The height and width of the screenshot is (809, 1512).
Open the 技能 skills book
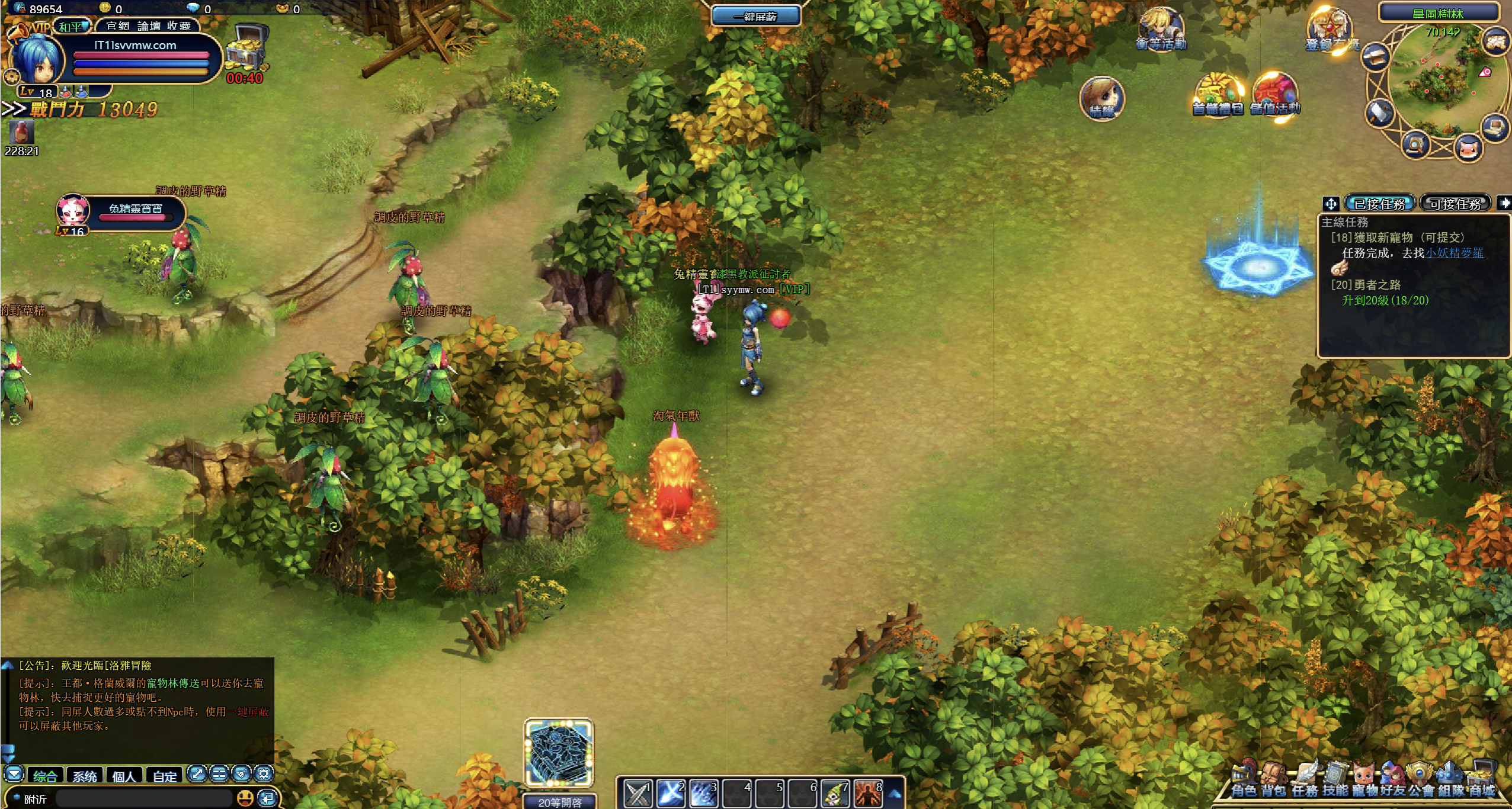pyautogui.click(x=1335, y=781)
